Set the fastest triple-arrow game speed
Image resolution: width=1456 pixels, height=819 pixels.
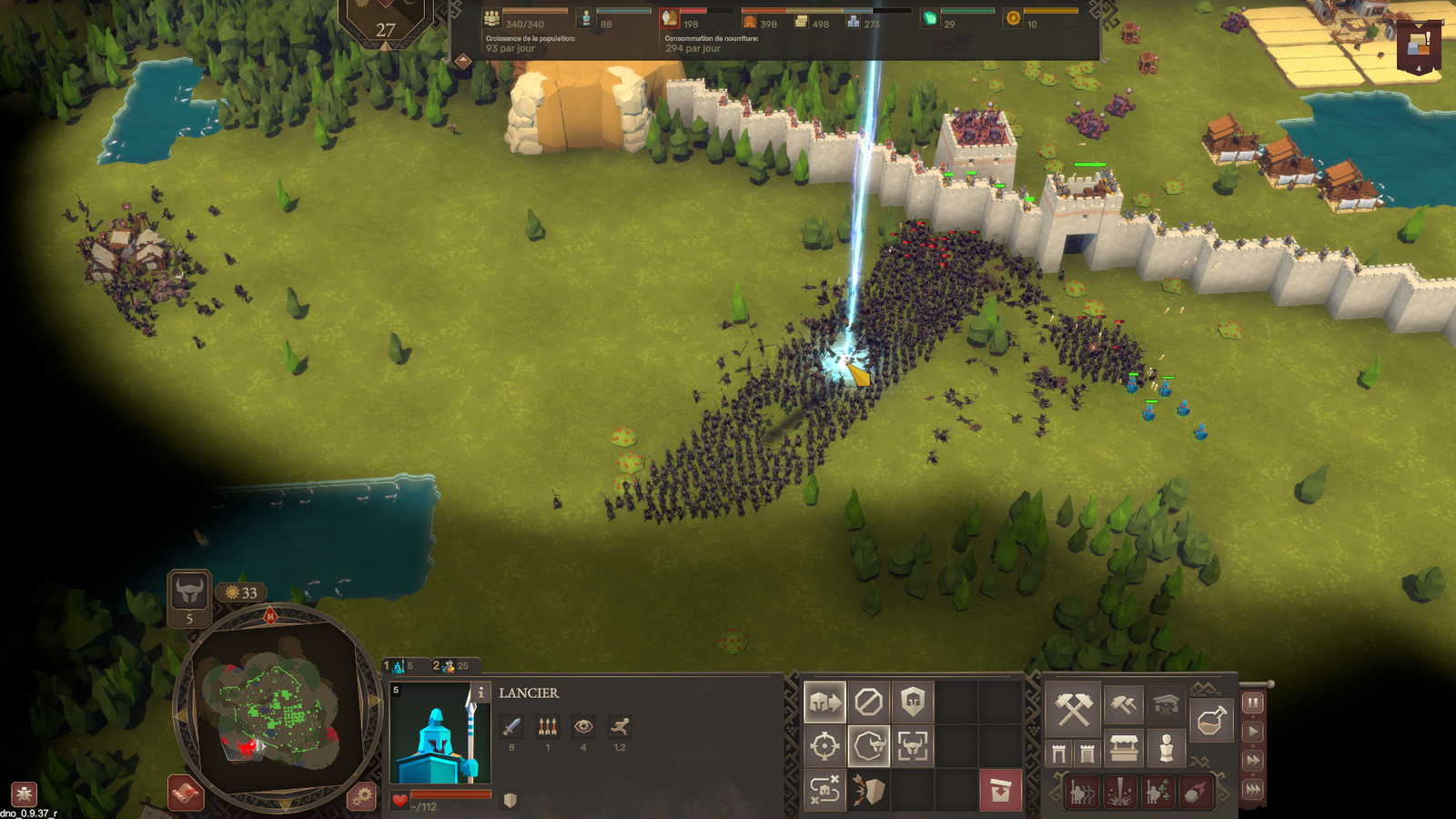1253,789
